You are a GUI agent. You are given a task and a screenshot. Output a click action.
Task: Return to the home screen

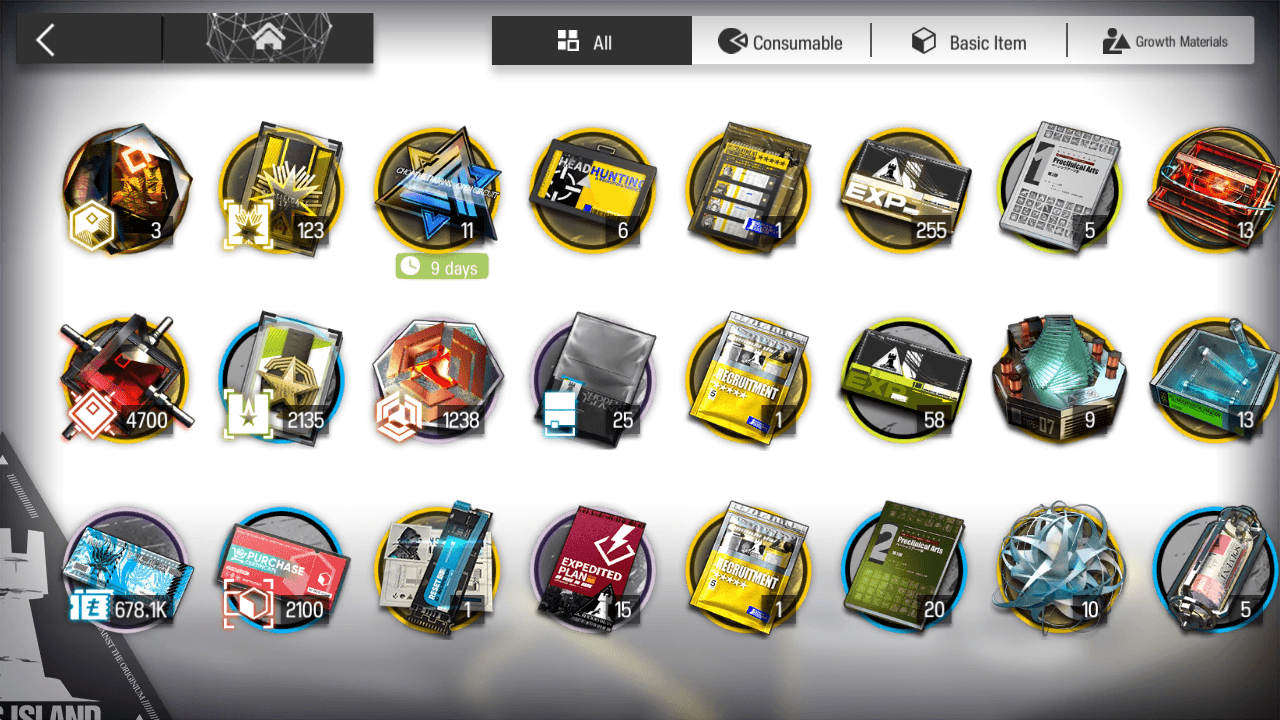pos(267,39)
